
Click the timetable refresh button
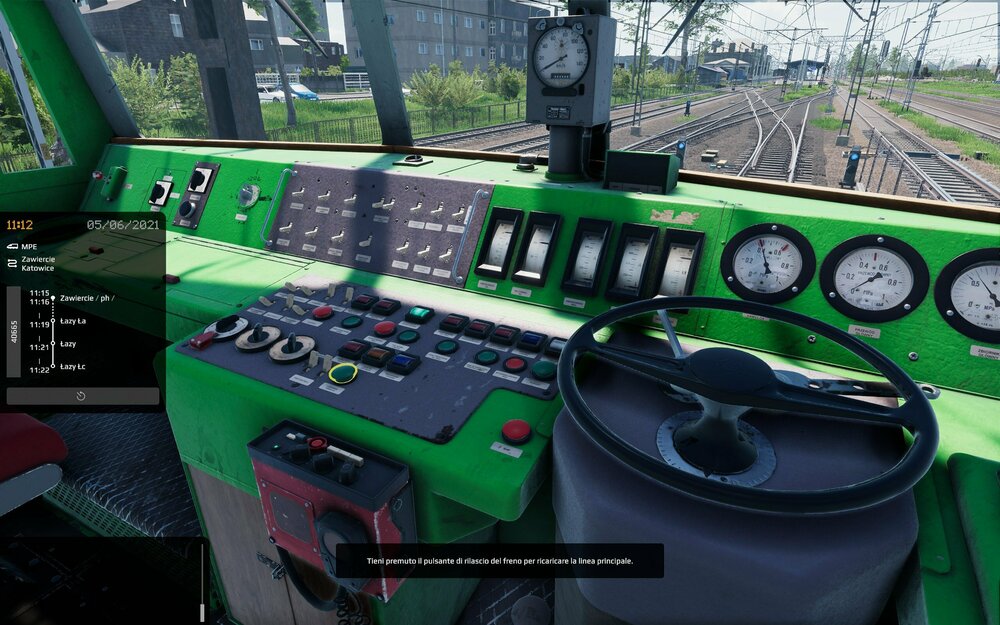click(x=82, y=396)
